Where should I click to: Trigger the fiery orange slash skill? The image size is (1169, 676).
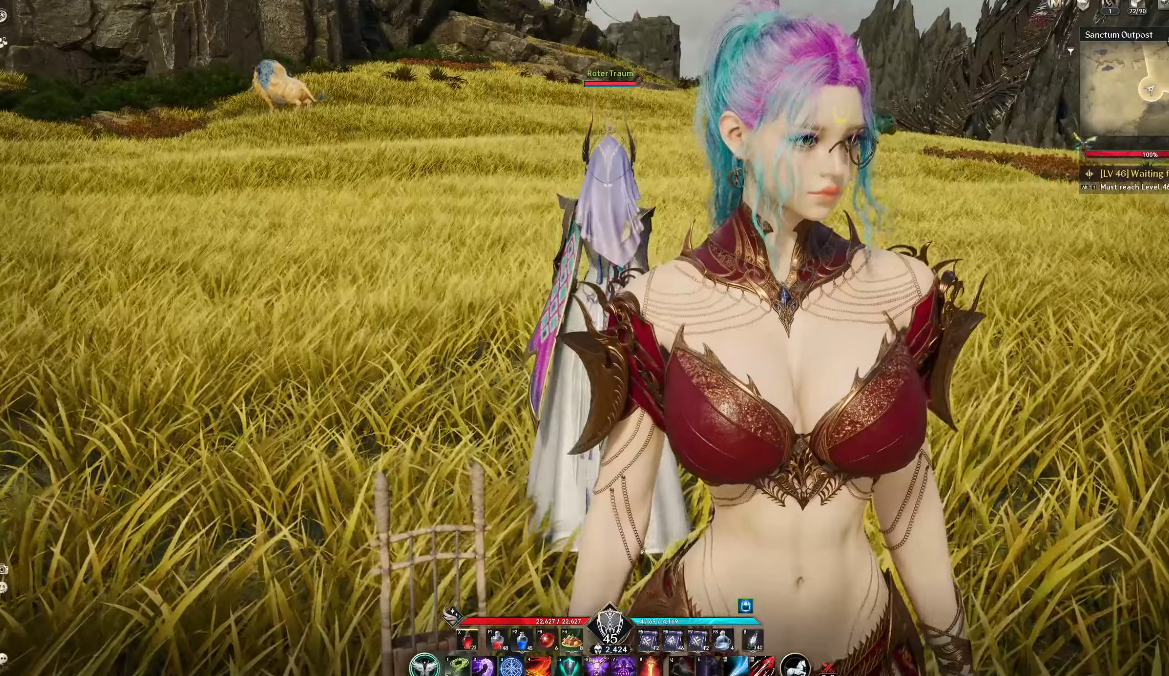pos(539,667)
